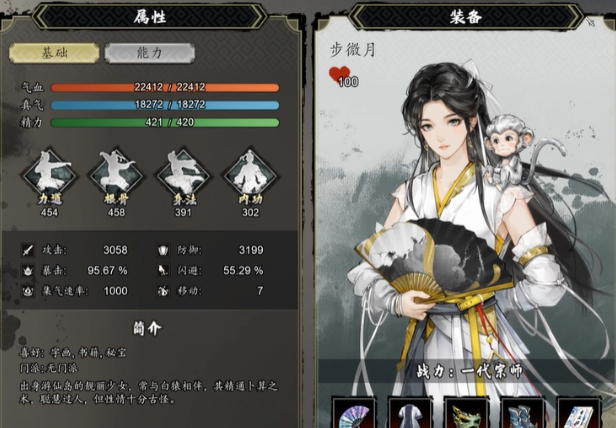Select the 内功 inner power attribute icon
This screenshot has height=428, width=616.
click(247, 175)
